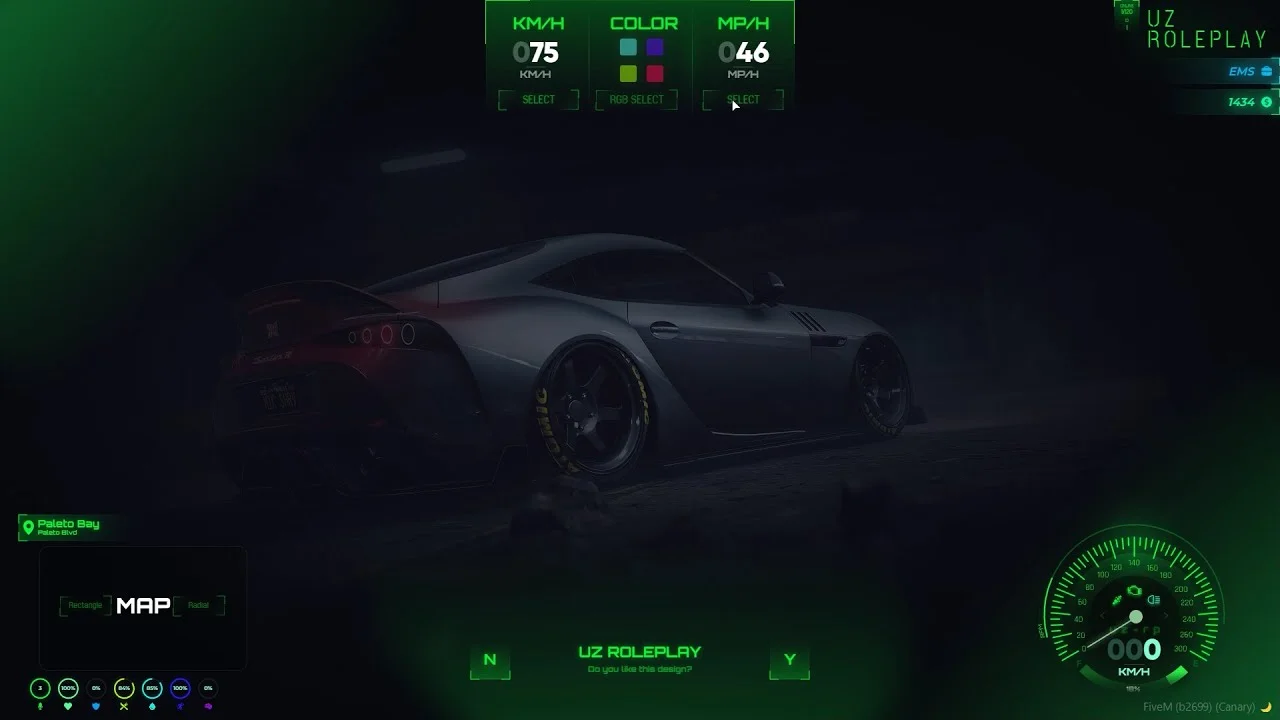Answer N to the design prompt
Viewport: 1280px width, 720px height.
tap(490, 660)
